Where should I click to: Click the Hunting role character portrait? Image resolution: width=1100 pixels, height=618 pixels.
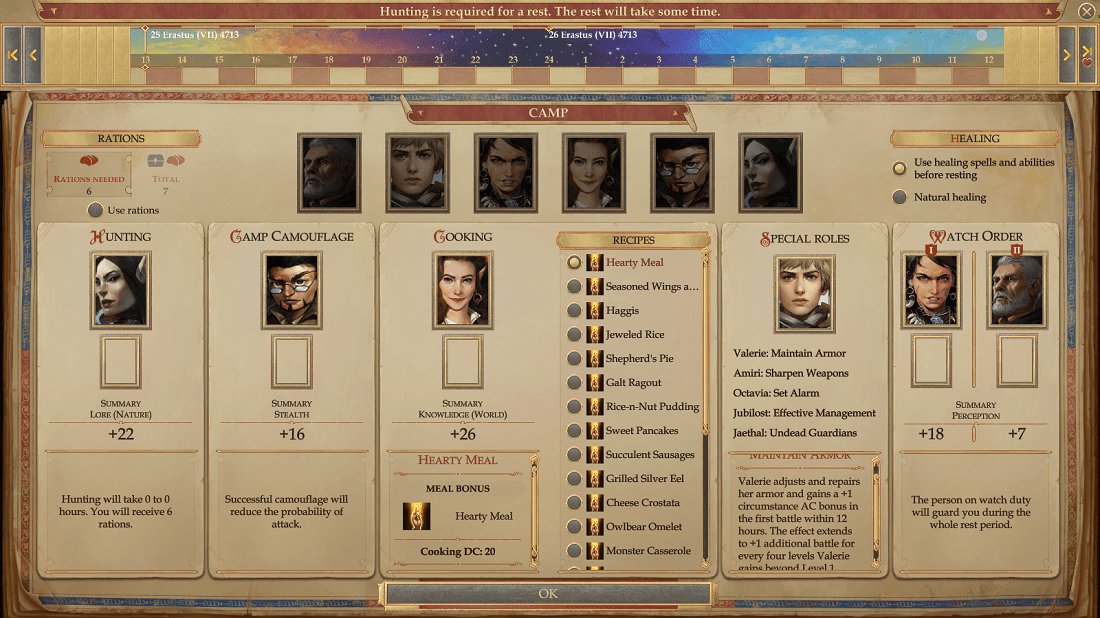tap(120, 290)
